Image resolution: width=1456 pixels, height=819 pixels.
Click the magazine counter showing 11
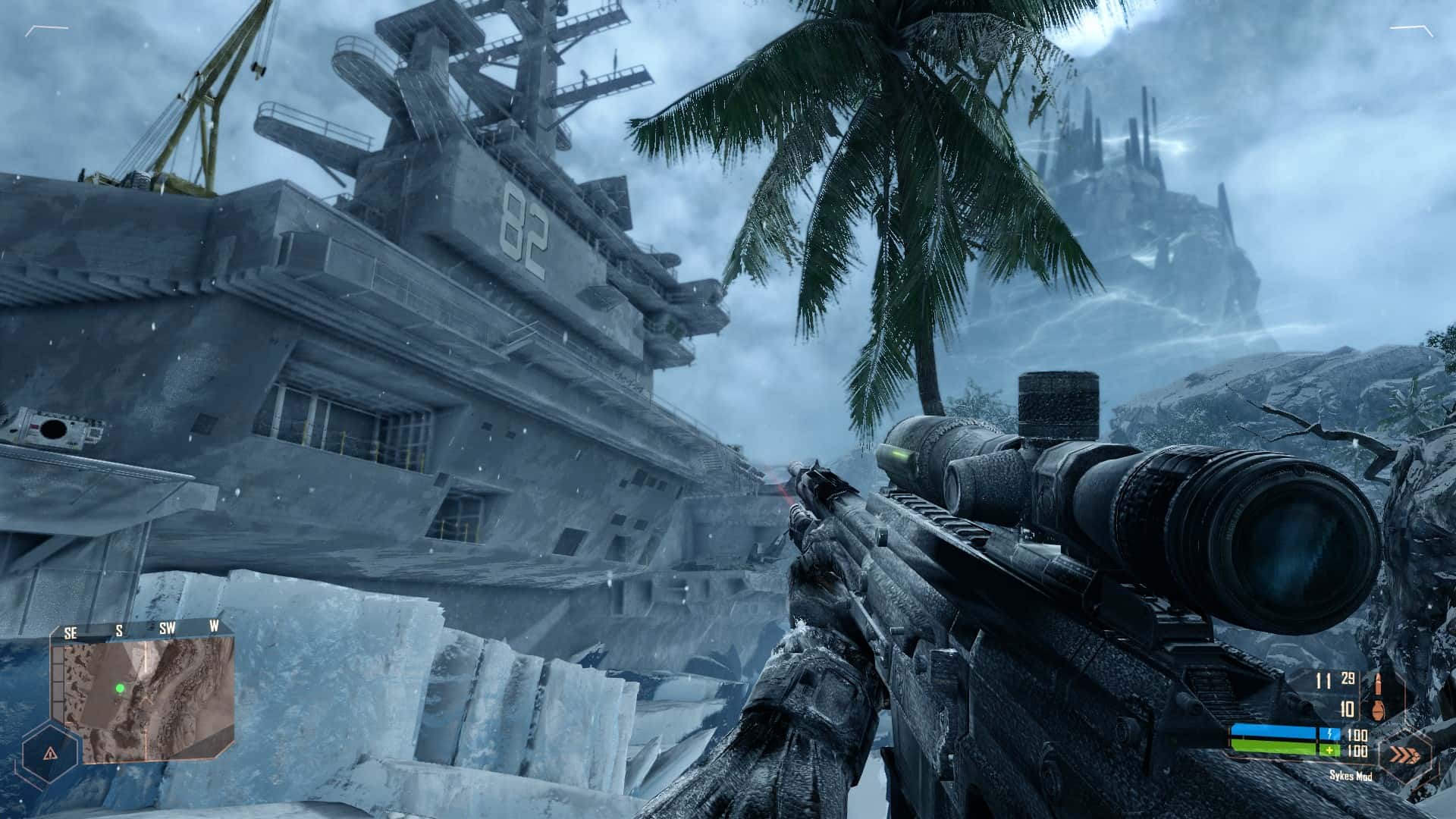click(x=1323, y=681)
